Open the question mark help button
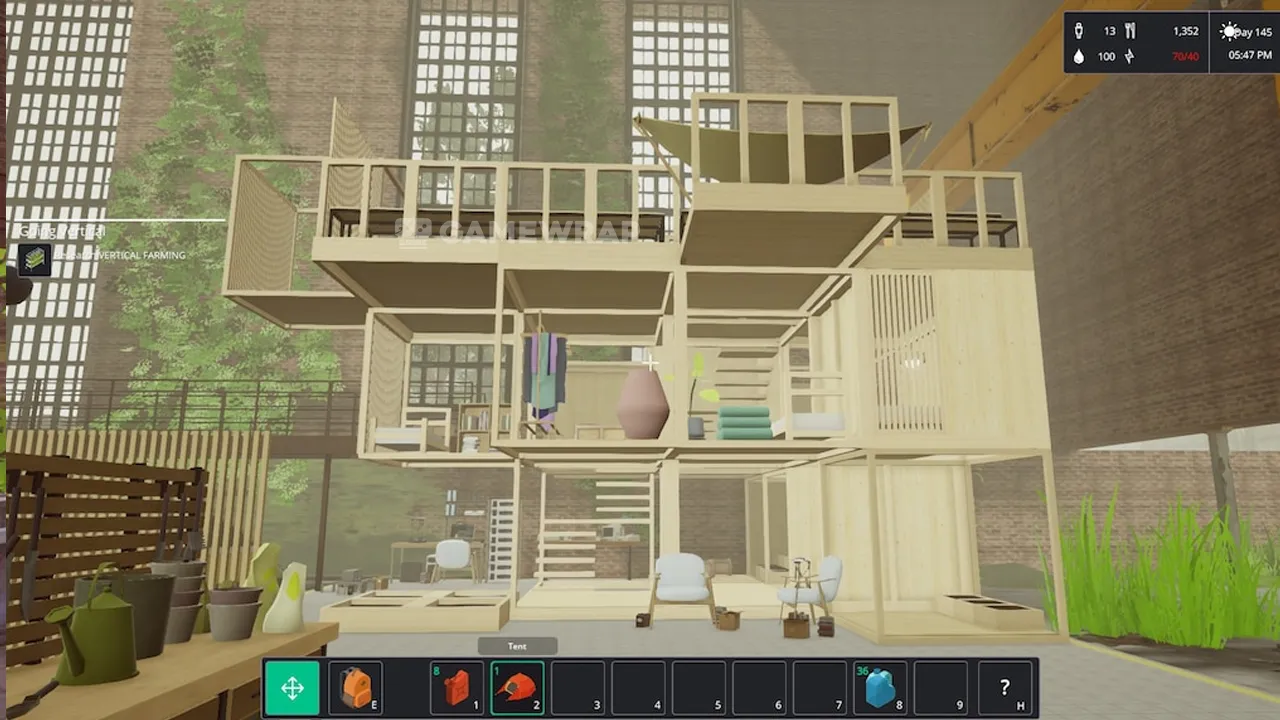Screen dimensions: 1280x720 1005,688
